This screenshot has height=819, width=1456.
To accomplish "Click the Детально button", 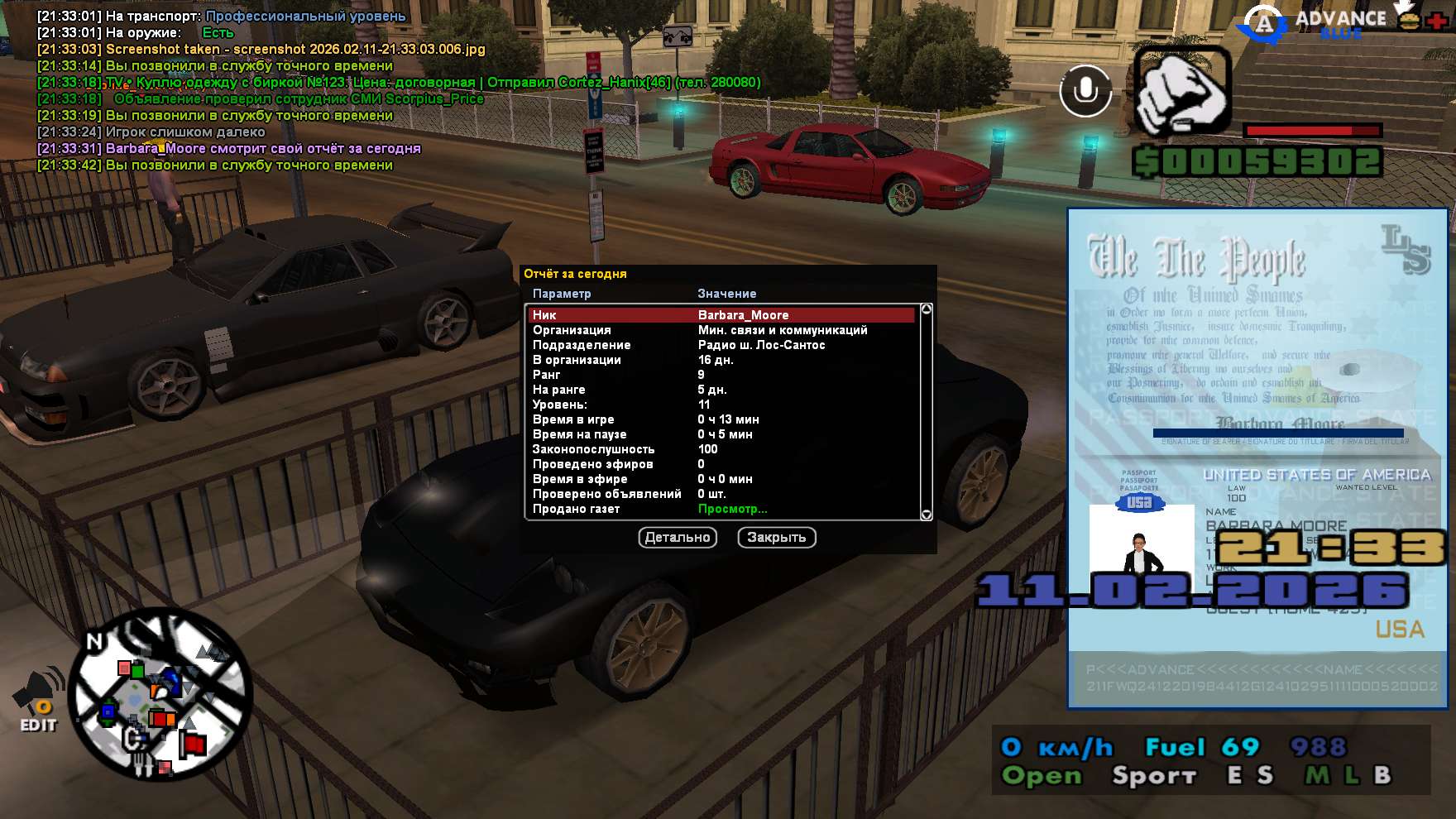I will pos(678,538).
